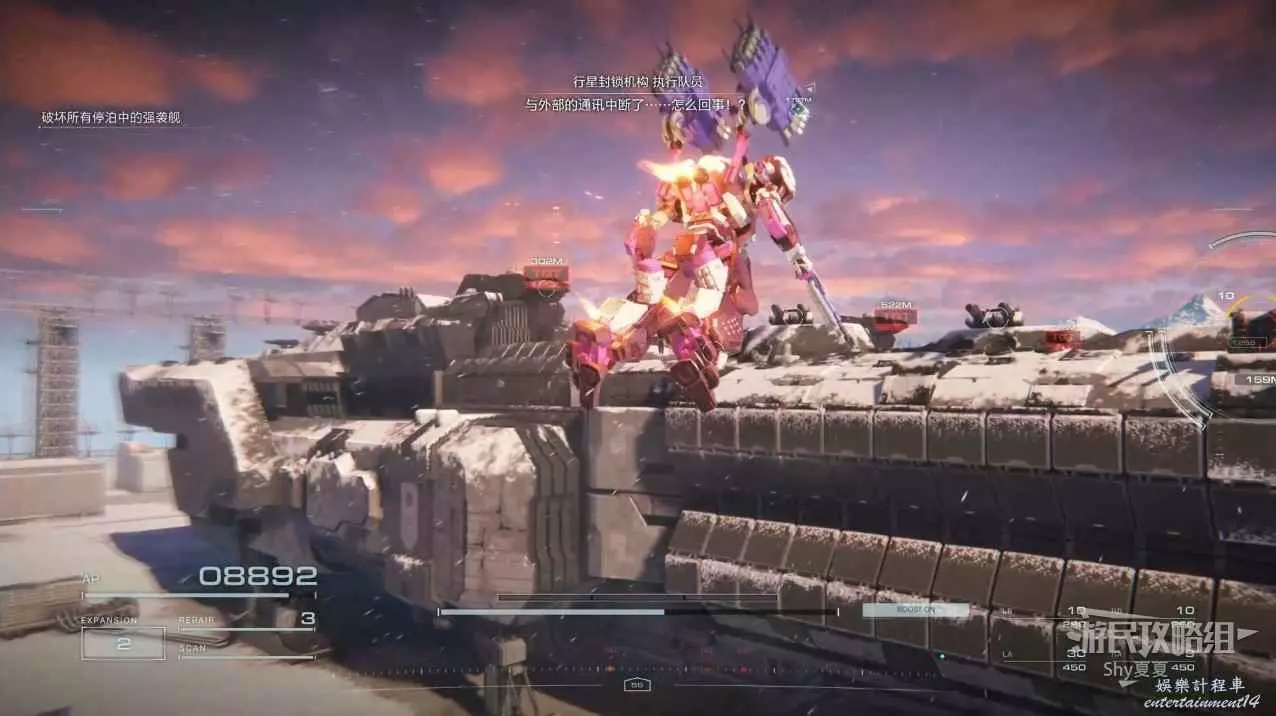Select the red target marker at 522M
The width and height of the screenshot is (1276, 716).
[x=894, y=316]
